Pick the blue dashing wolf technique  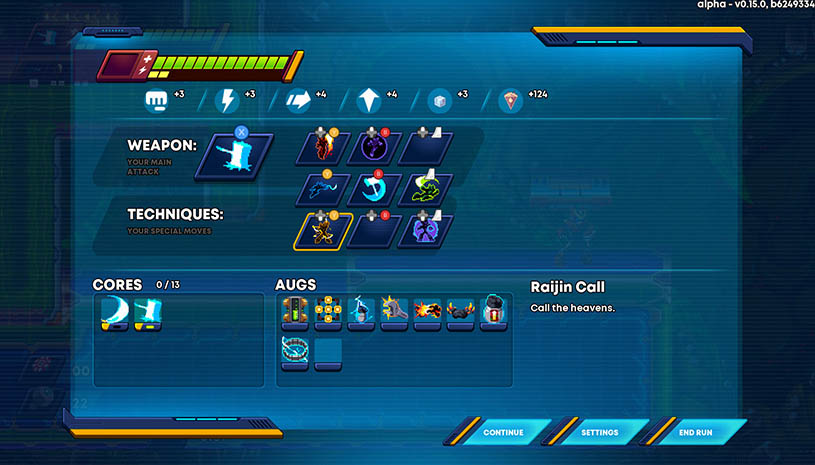tap(323, 189)
